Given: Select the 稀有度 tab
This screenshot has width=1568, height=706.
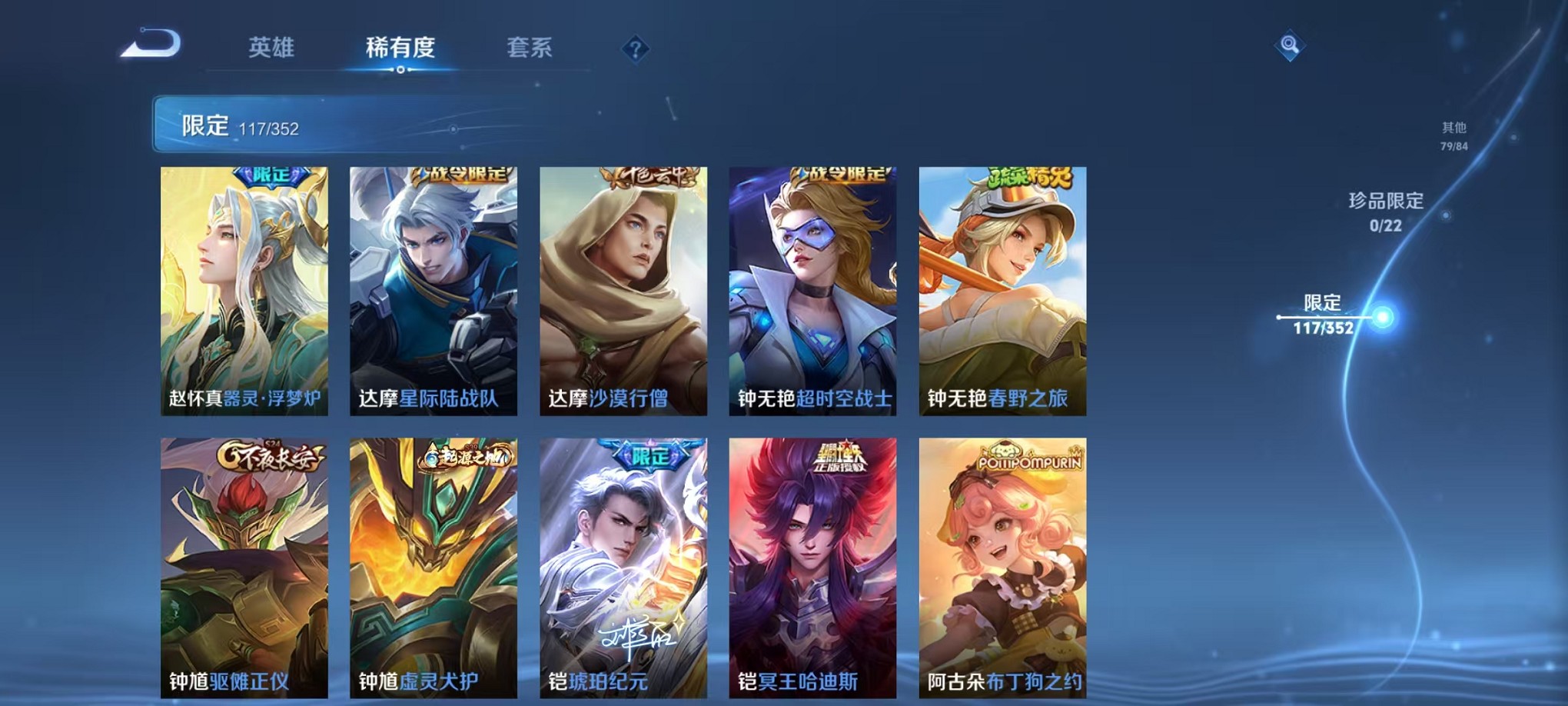Looking at the screenshot, I should point(399,48).
